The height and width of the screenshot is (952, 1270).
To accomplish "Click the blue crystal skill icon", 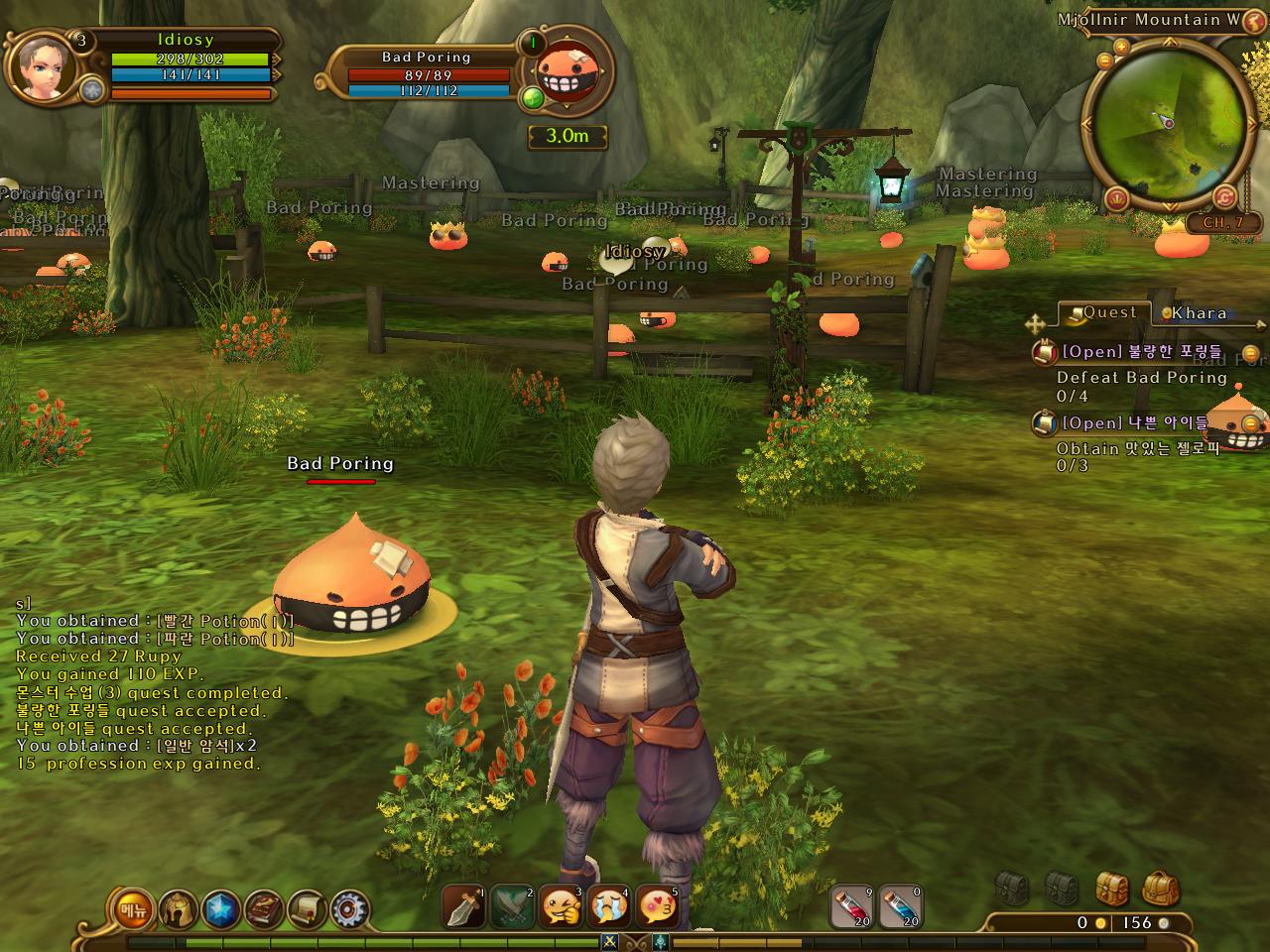I will click(x=220, y=908).
